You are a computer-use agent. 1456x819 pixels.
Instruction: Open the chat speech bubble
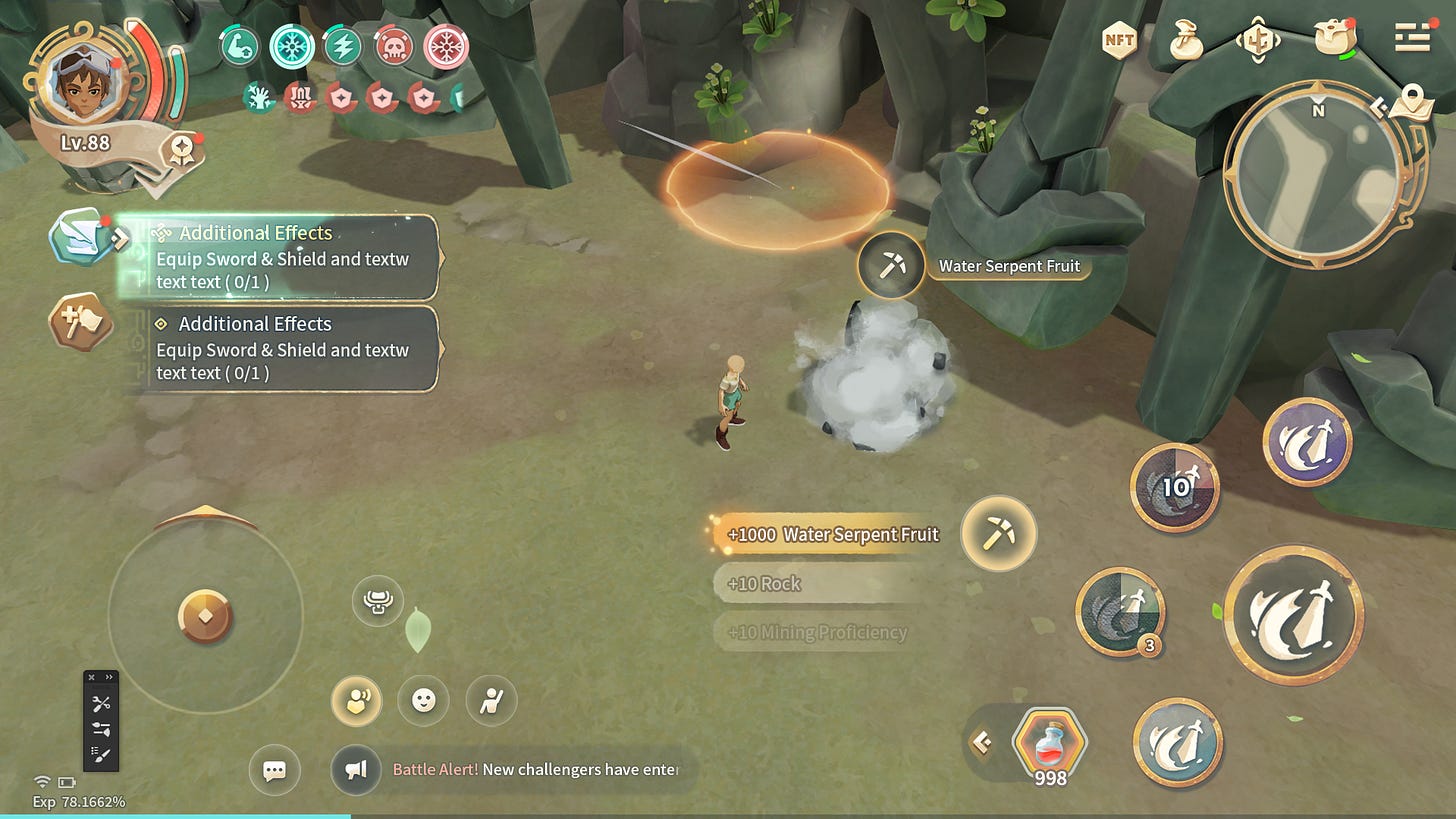(274, 770)
